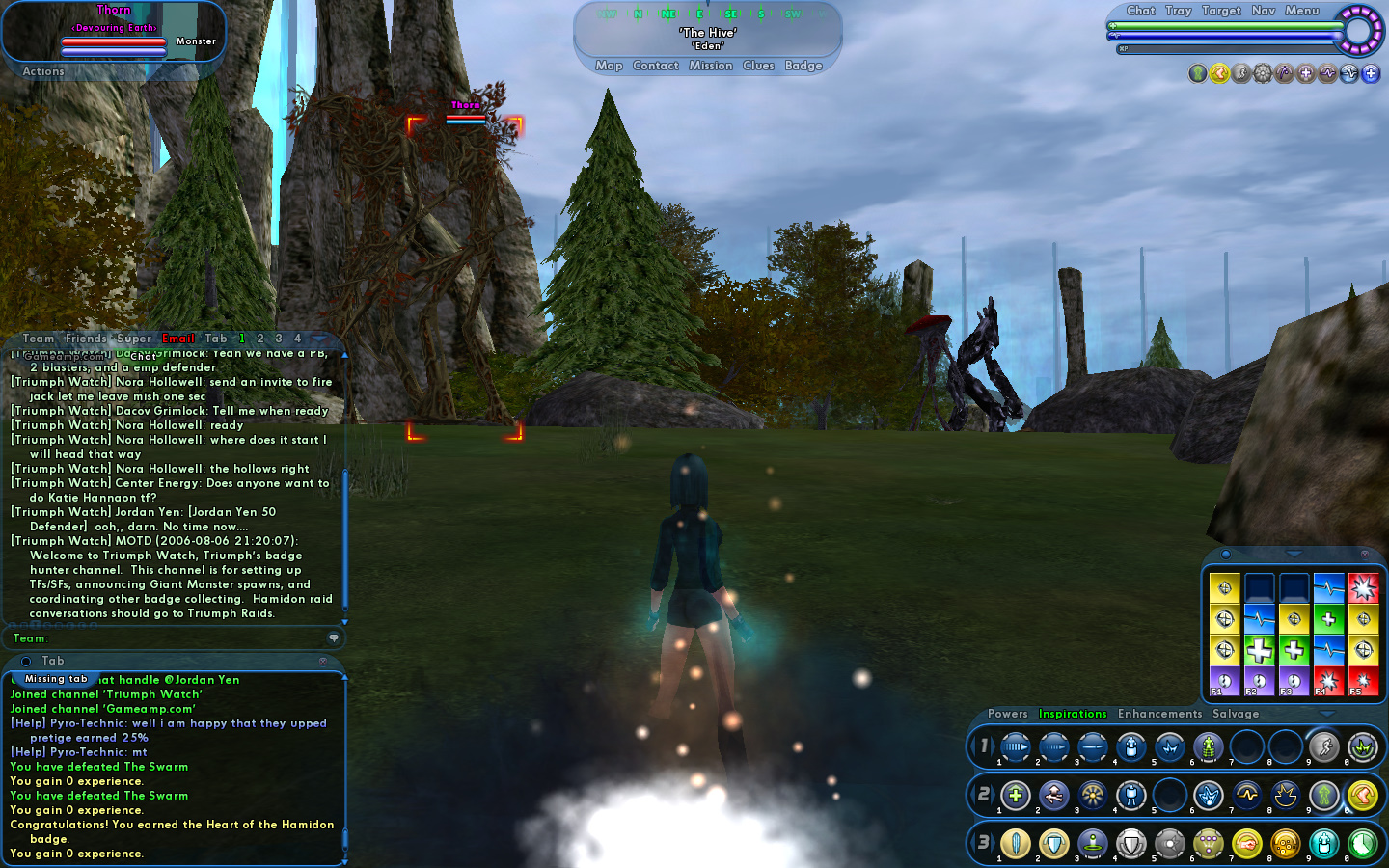Use the F1 purple inspiration
The image size is (1389, 868).
[x=1224, y=680]
